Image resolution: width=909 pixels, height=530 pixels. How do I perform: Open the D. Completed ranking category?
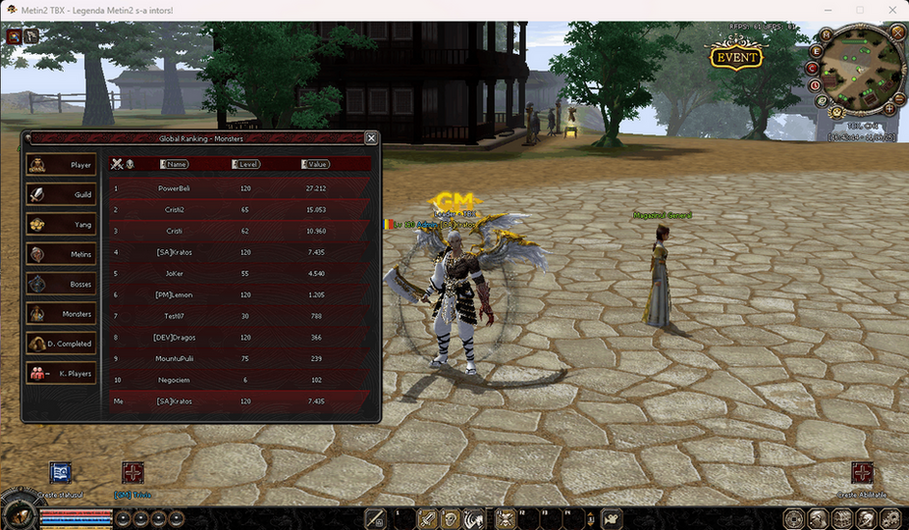click(62, 343)
